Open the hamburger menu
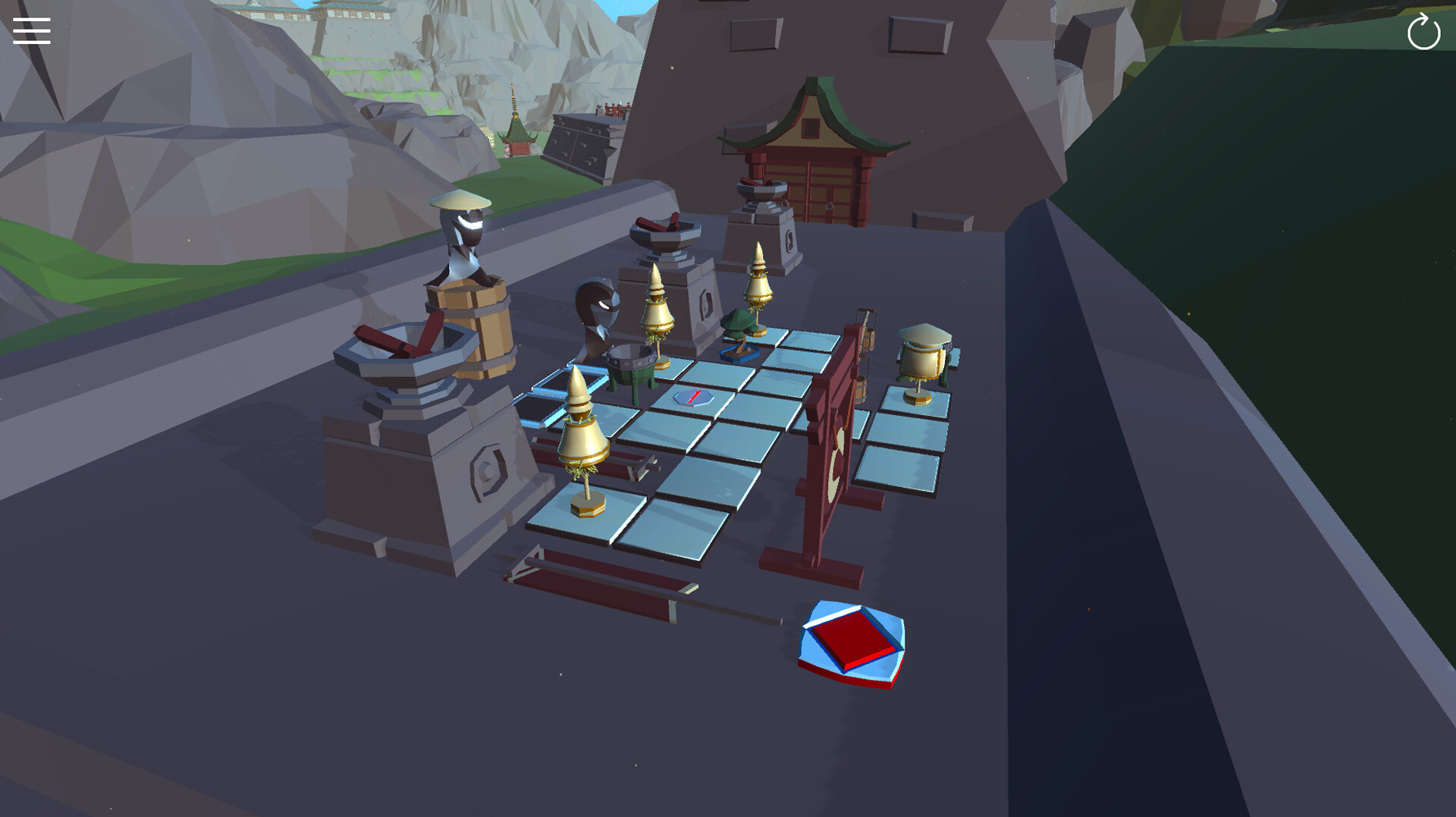Screen dimensions: 1456x817 coord(31,31)
